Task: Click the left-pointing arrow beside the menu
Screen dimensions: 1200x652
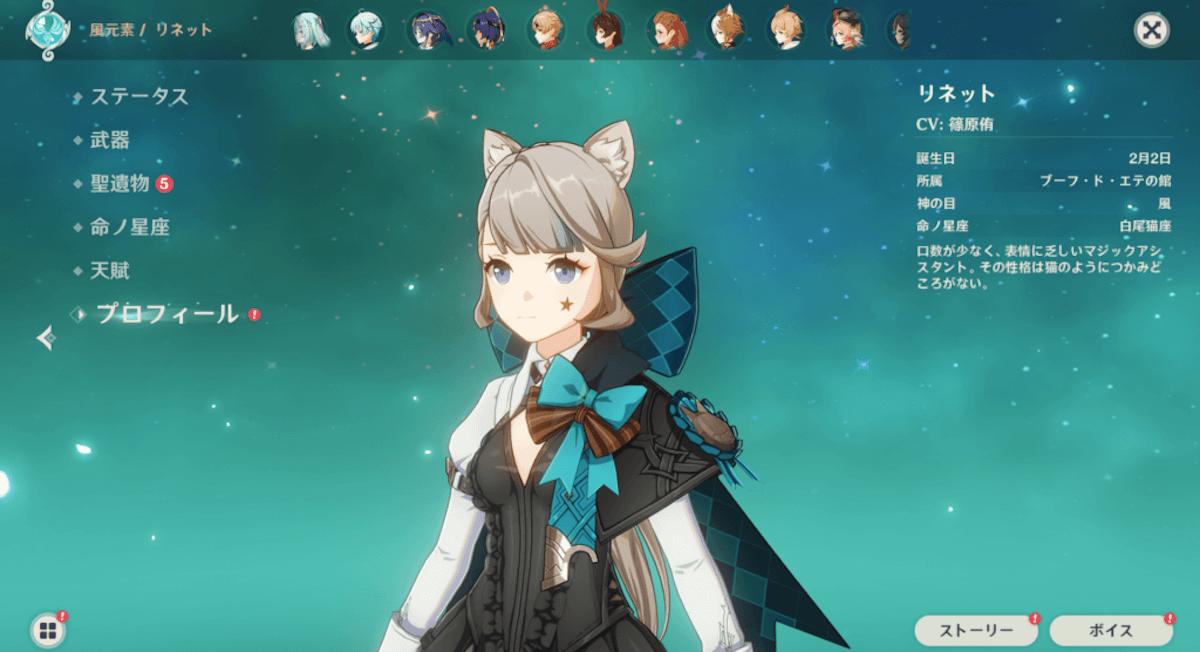Action: 45,339
